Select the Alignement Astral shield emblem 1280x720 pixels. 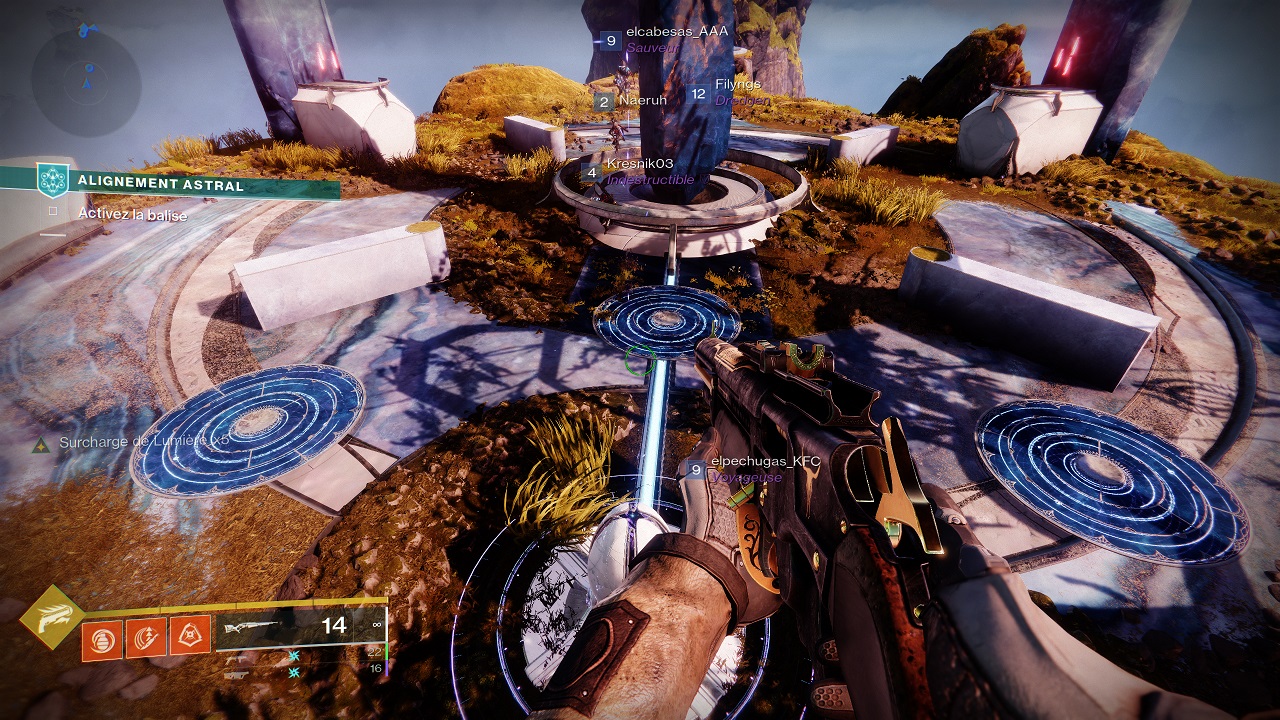tap(51, 180)
